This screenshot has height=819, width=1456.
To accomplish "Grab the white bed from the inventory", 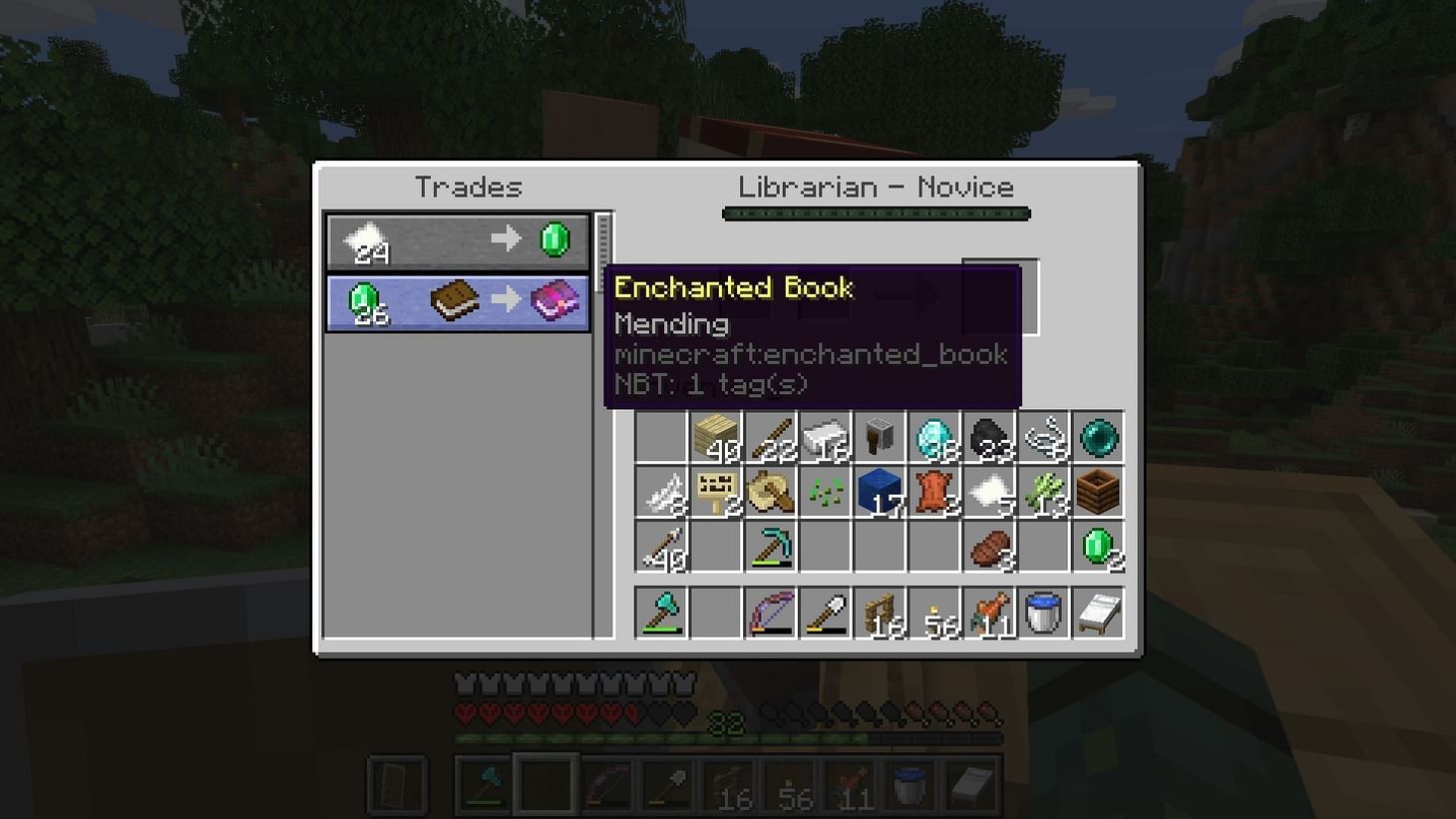I will tap(1097, 613).
